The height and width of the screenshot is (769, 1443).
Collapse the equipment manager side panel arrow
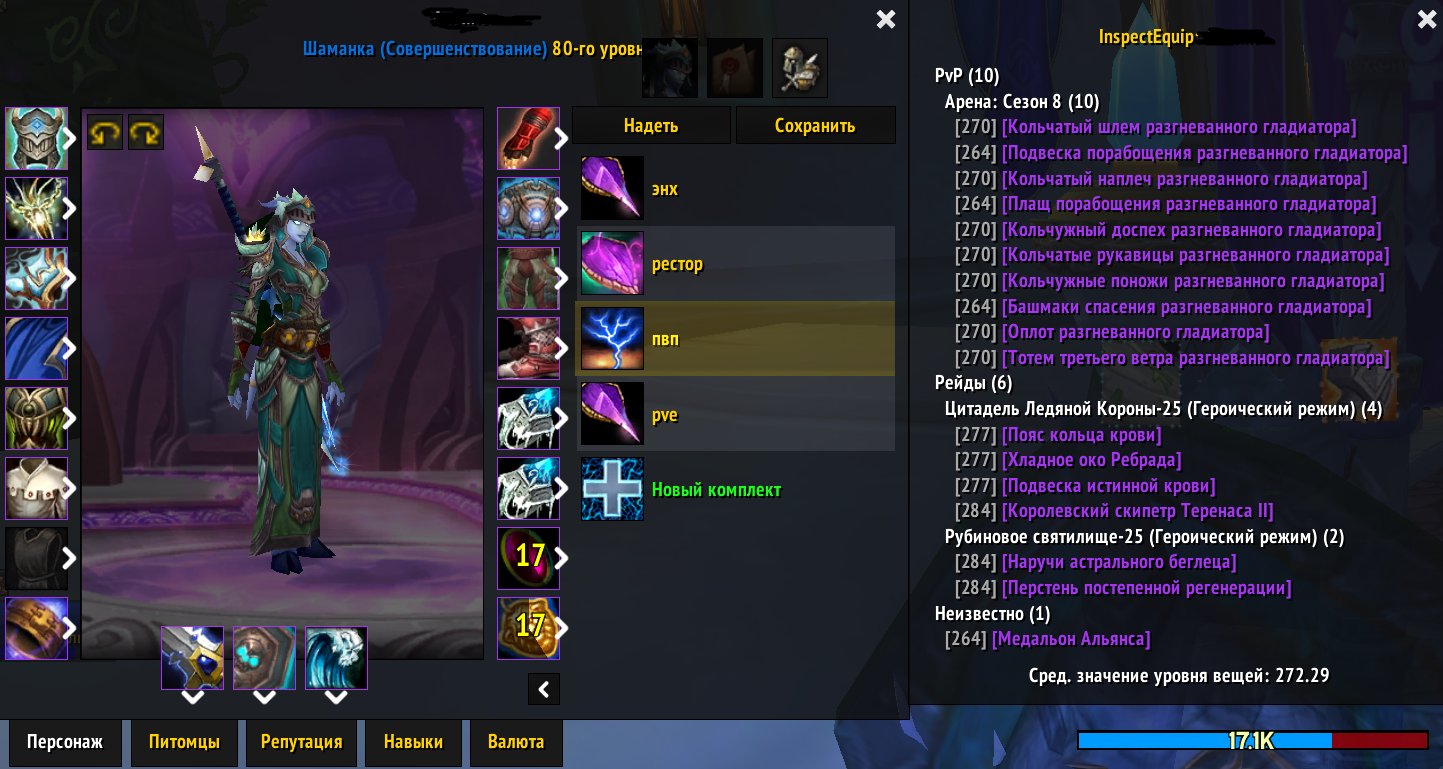(544, 688)
